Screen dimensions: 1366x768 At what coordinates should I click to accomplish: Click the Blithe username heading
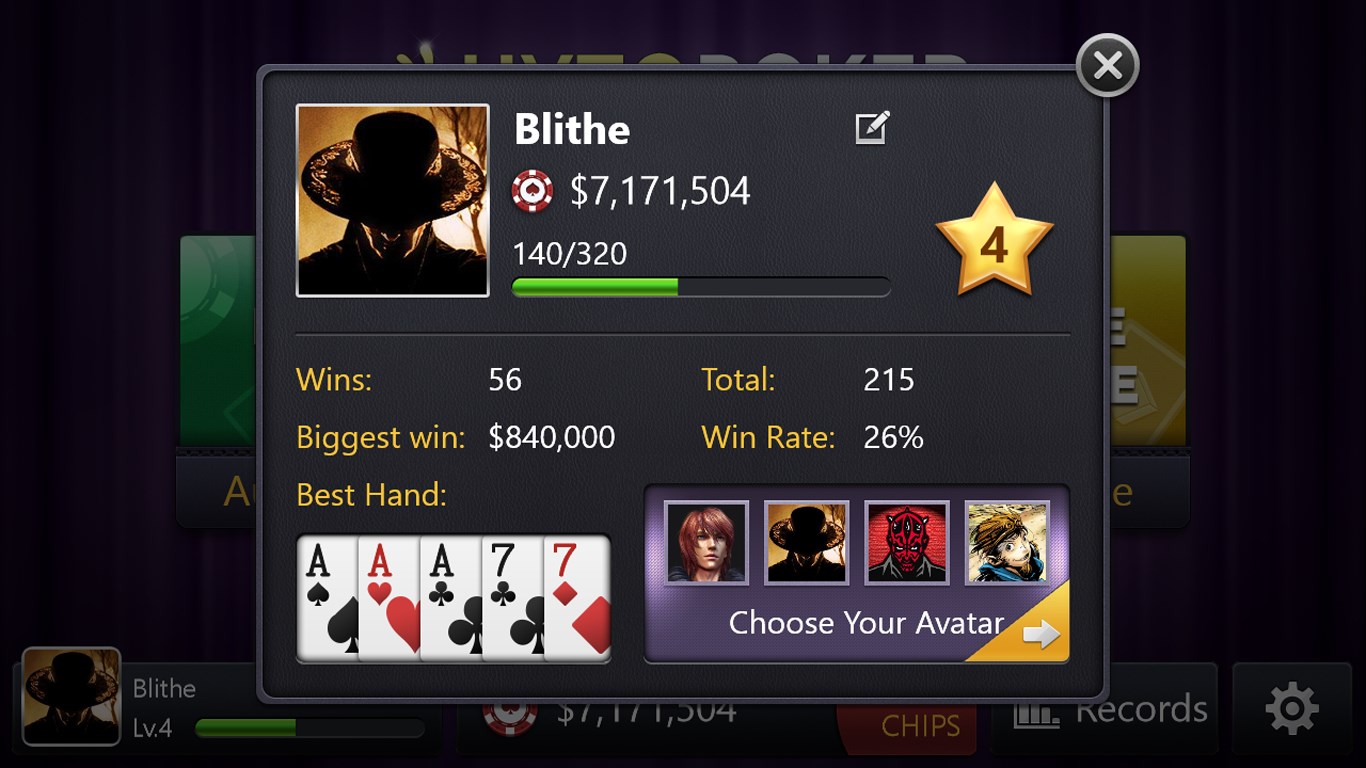pyautogui.click(x=571, y=128)
